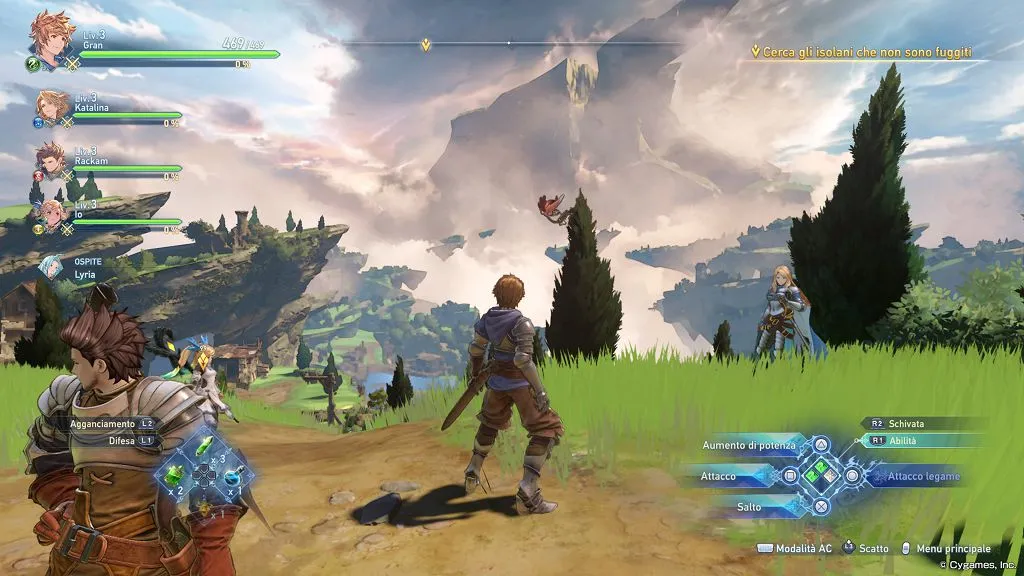Select Io's portrait in the party list
This screenshot has width=1024, height=576.
click(x=52, y=214)
